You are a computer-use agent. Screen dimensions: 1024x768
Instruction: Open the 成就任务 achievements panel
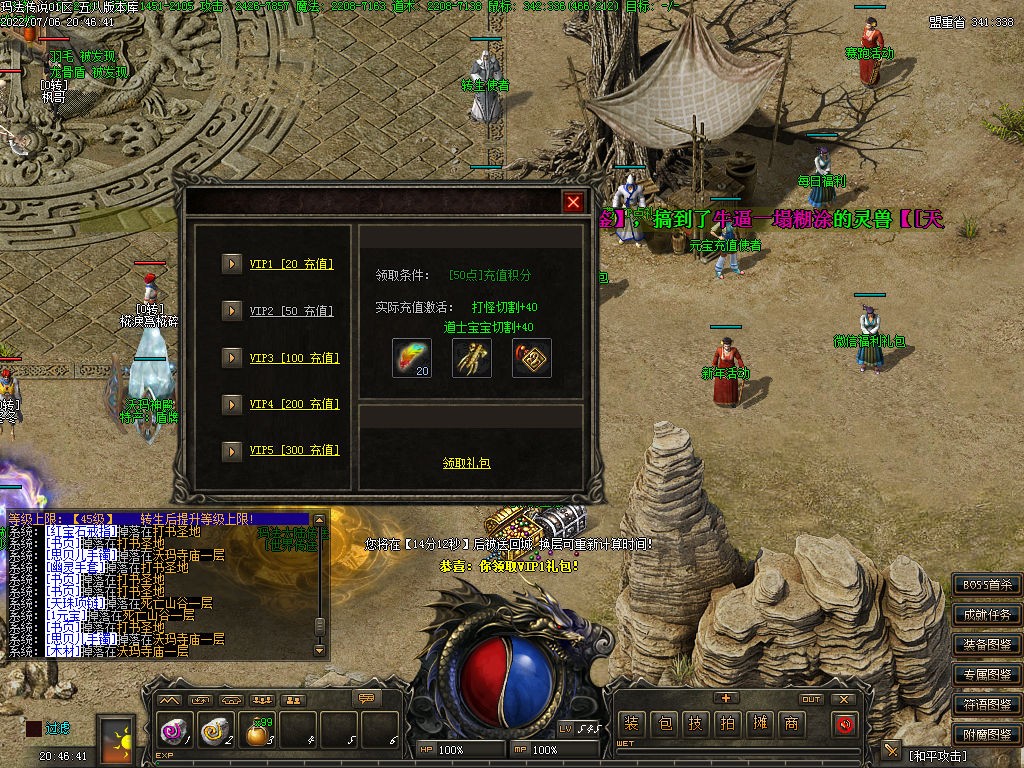click(986, 615)
